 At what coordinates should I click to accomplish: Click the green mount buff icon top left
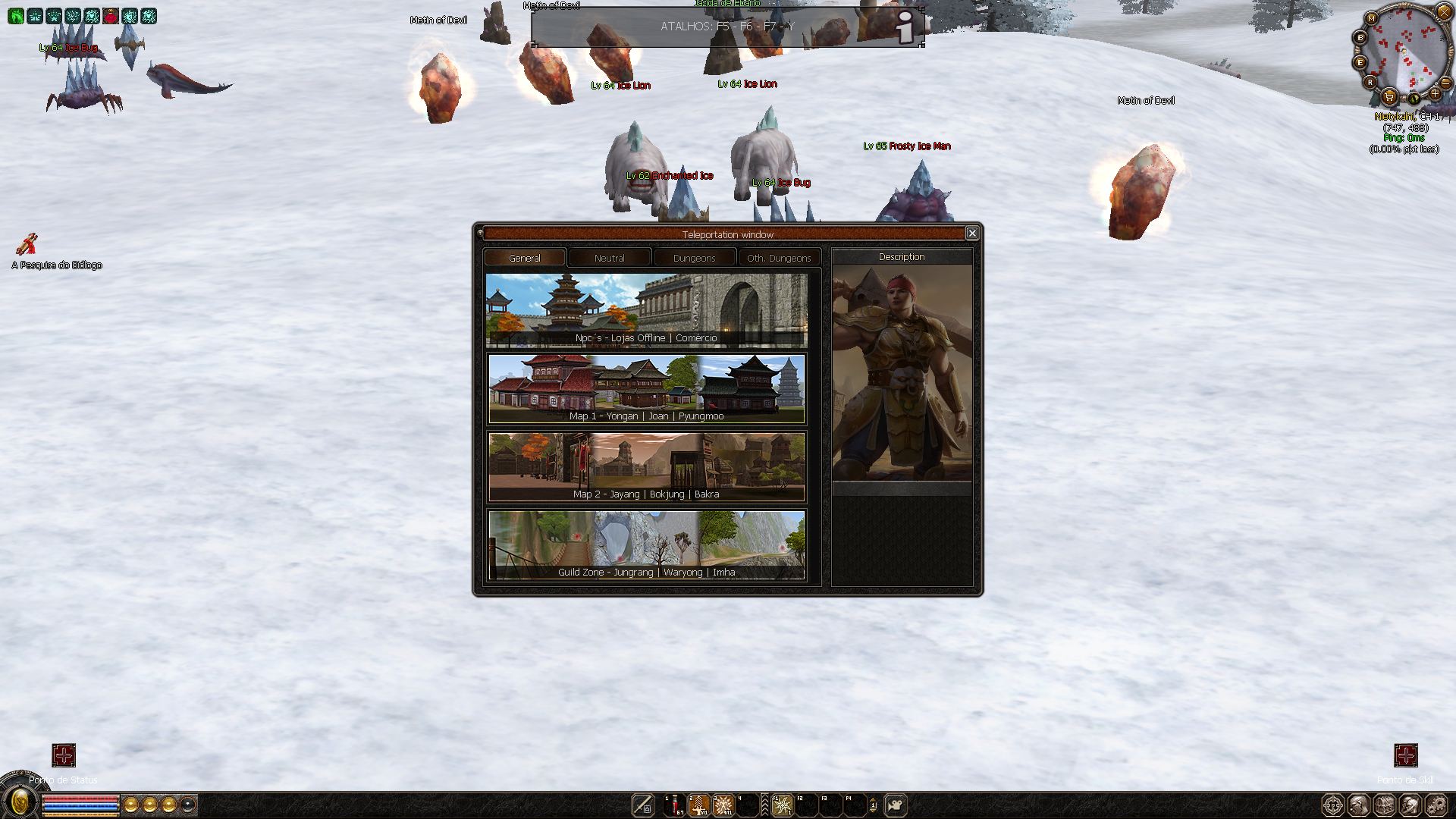pyautogui.click(x=16, y=16)
